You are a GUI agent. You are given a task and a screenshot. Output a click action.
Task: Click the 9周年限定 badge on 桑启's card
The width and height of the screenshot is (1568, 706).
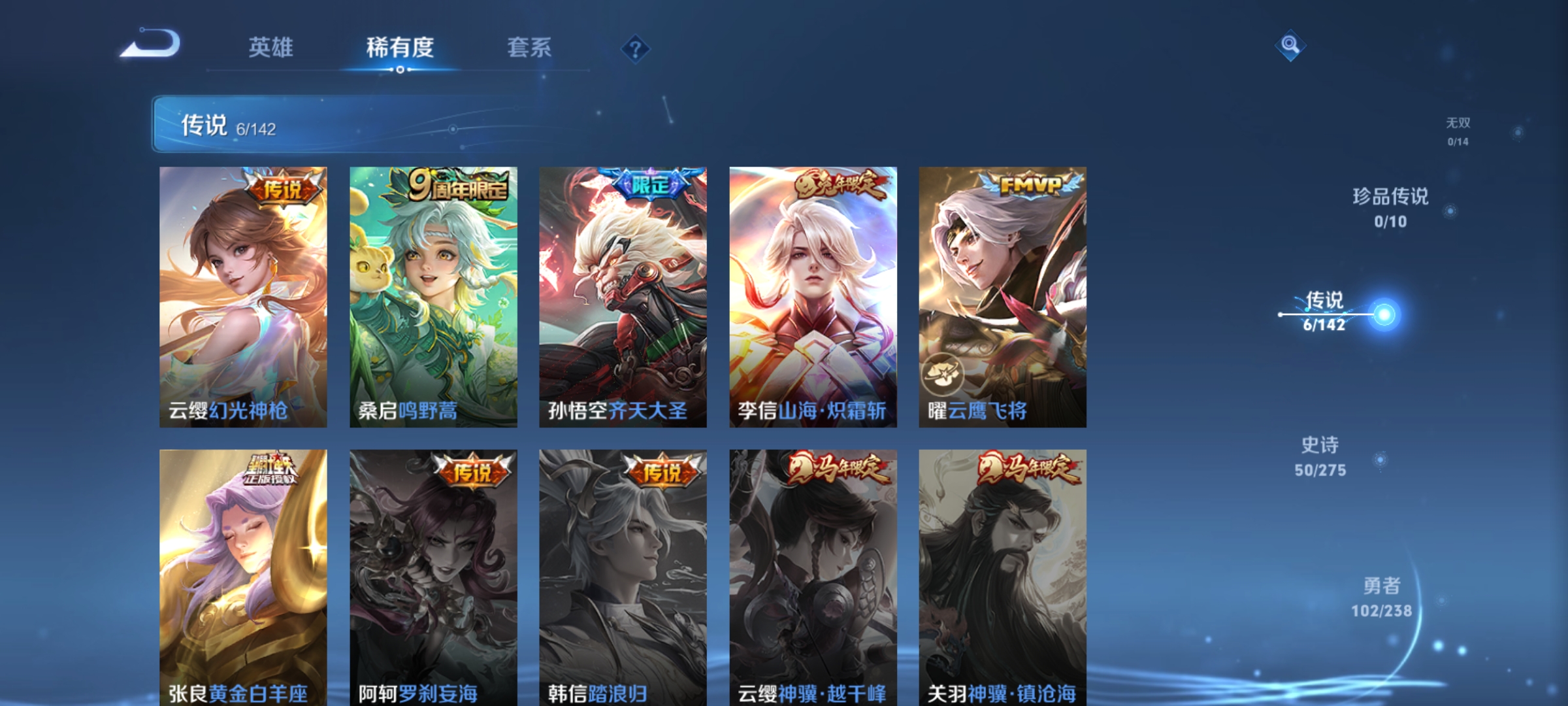[457, 184]
